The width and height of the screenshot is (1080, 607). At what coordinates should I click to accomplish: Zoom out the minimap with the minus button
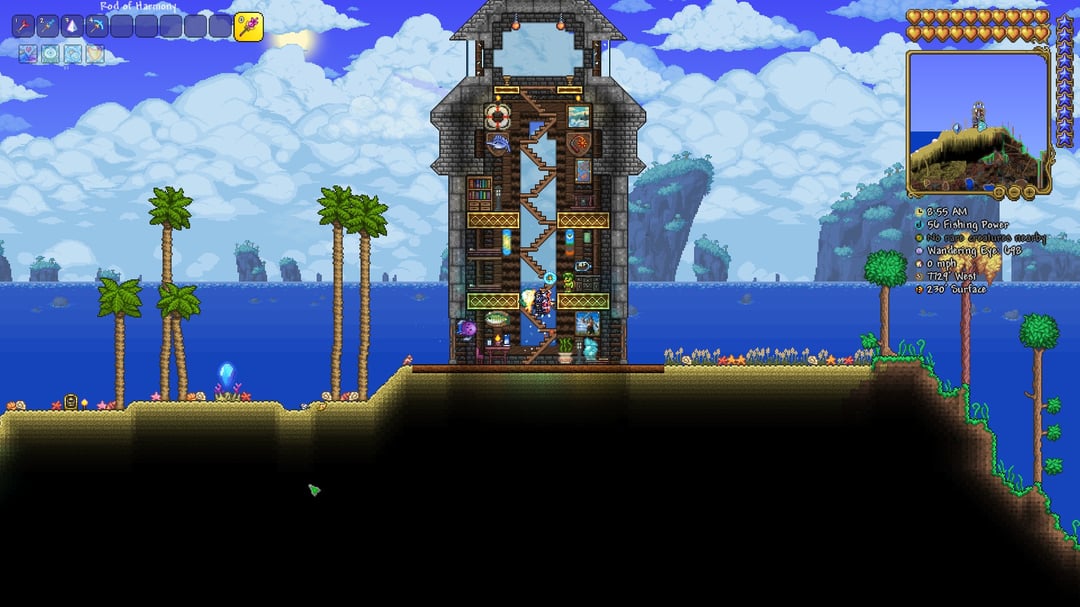(1013, 191)
